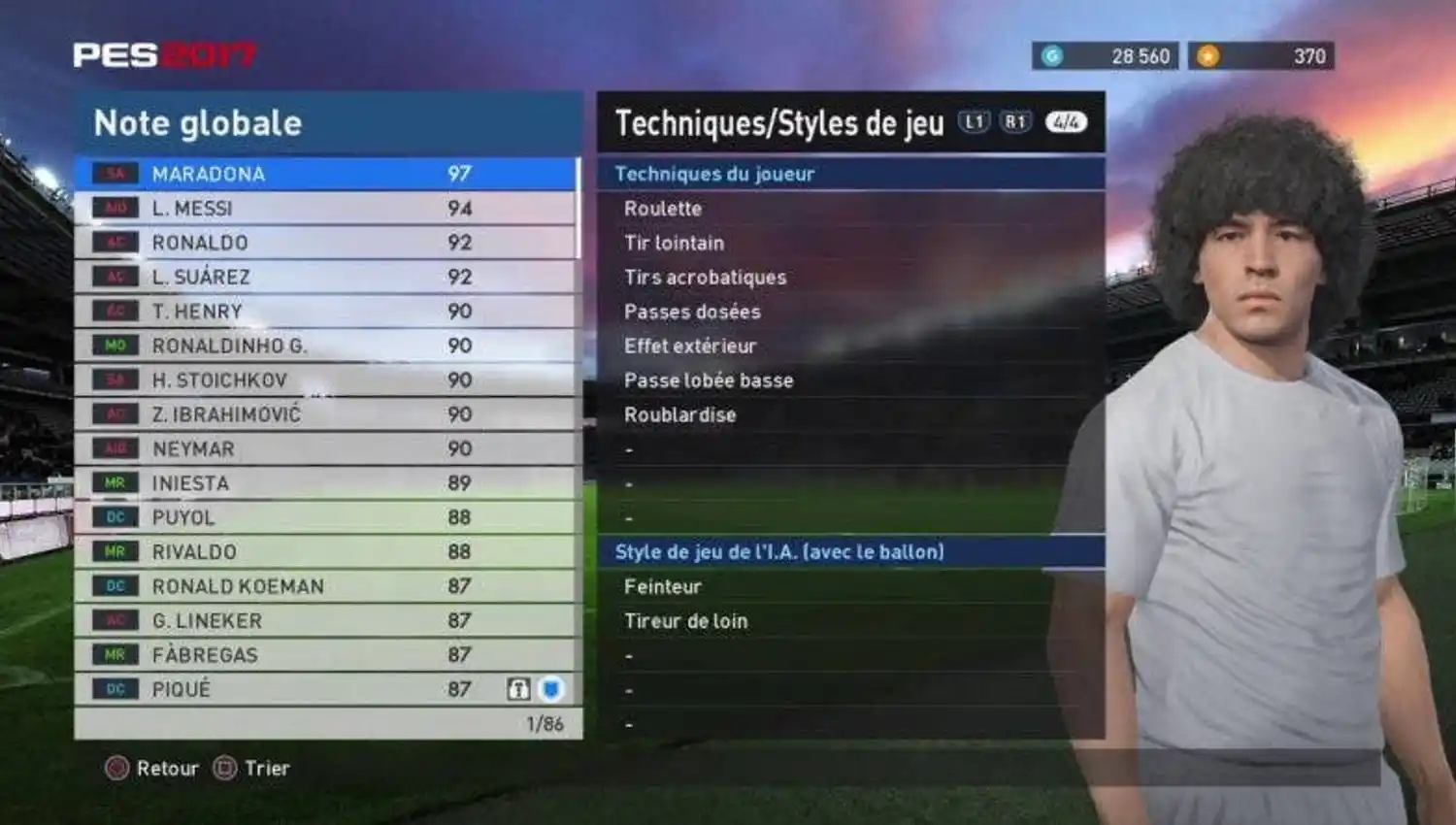The width and height of the screenshot is (1456, 825).
Task: Click Maradona's red SA position badge
Action: 114,174
